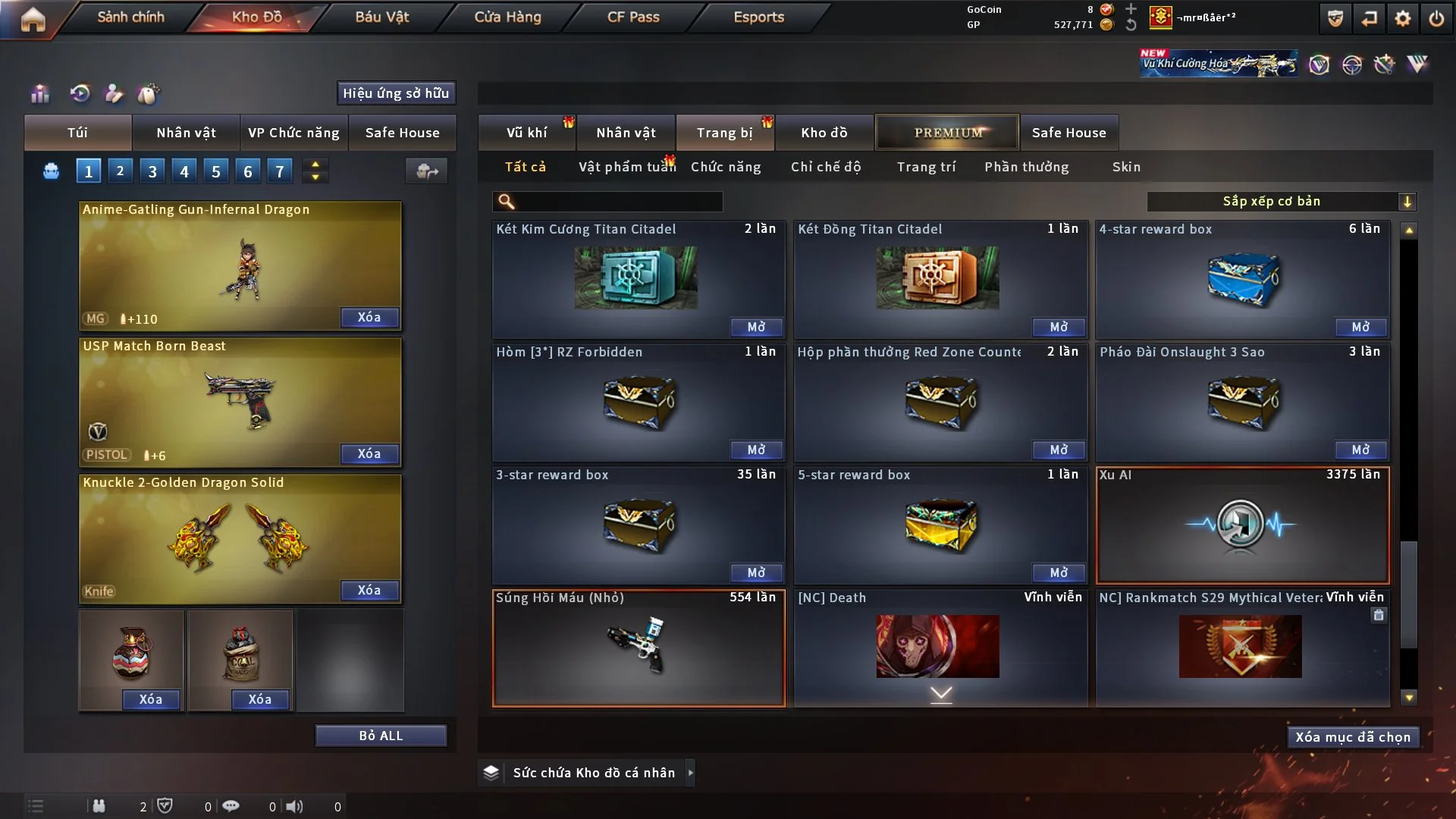
Task: Clear the bag with Bỏ ALL
Action: 381,736
